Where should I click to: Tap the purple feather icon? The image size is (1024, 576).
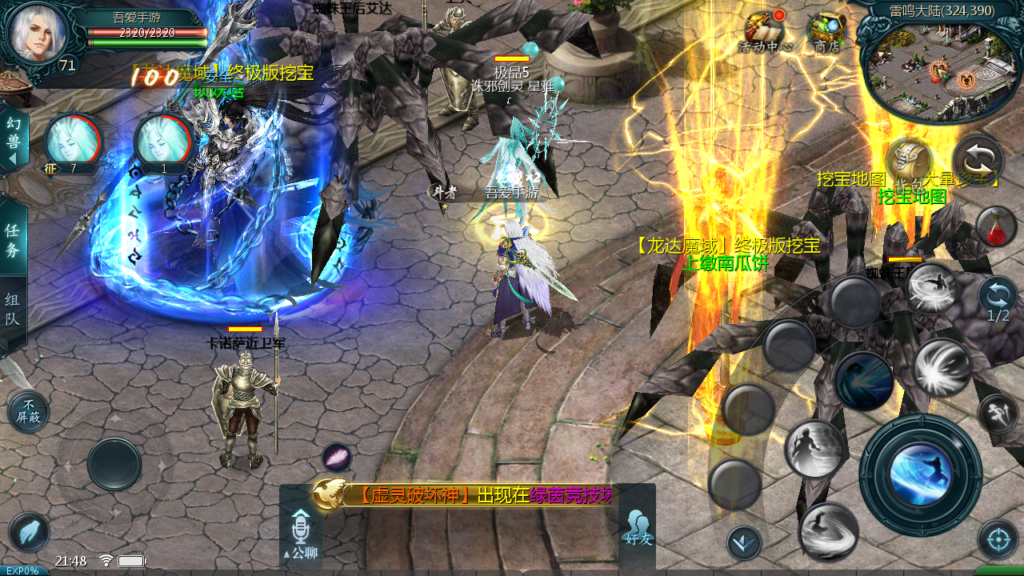pyautogui.click(x=337, y=457)
